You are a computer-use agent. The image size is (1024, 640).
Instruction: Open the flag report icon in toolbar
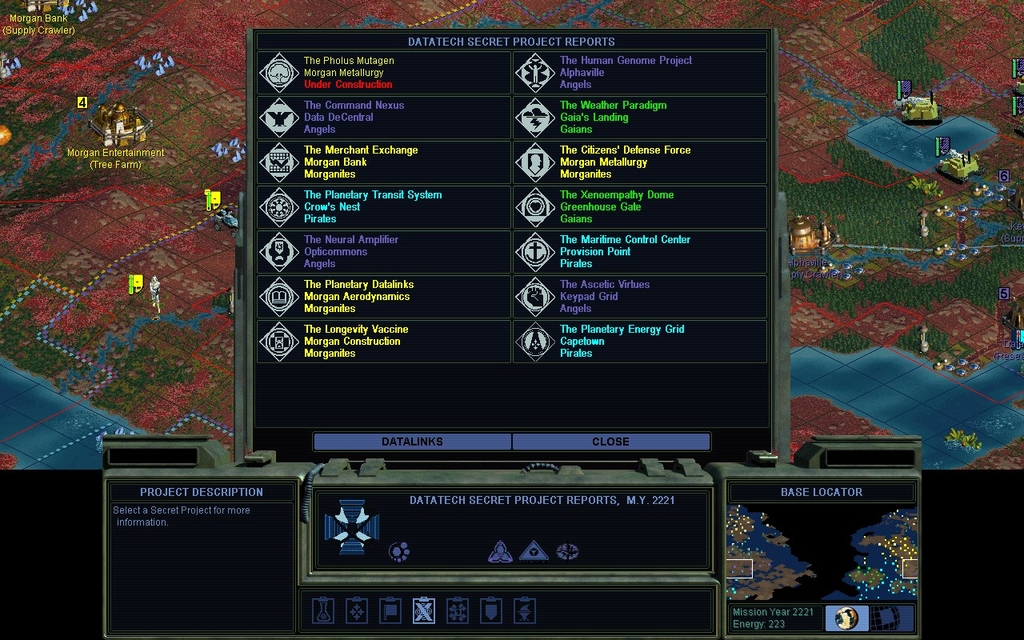pos(390,610)
